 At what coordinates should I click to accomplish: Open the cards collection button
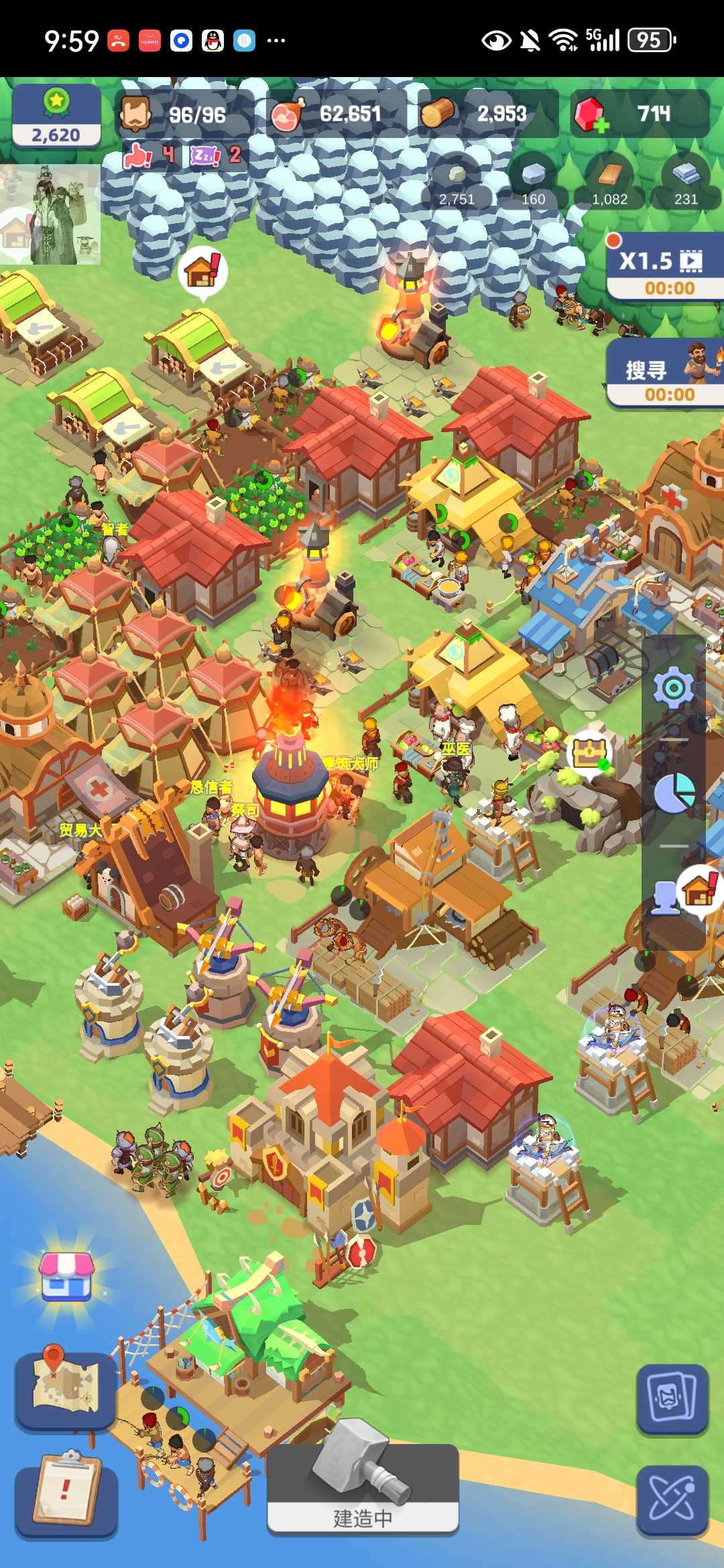coord(672,1399)
